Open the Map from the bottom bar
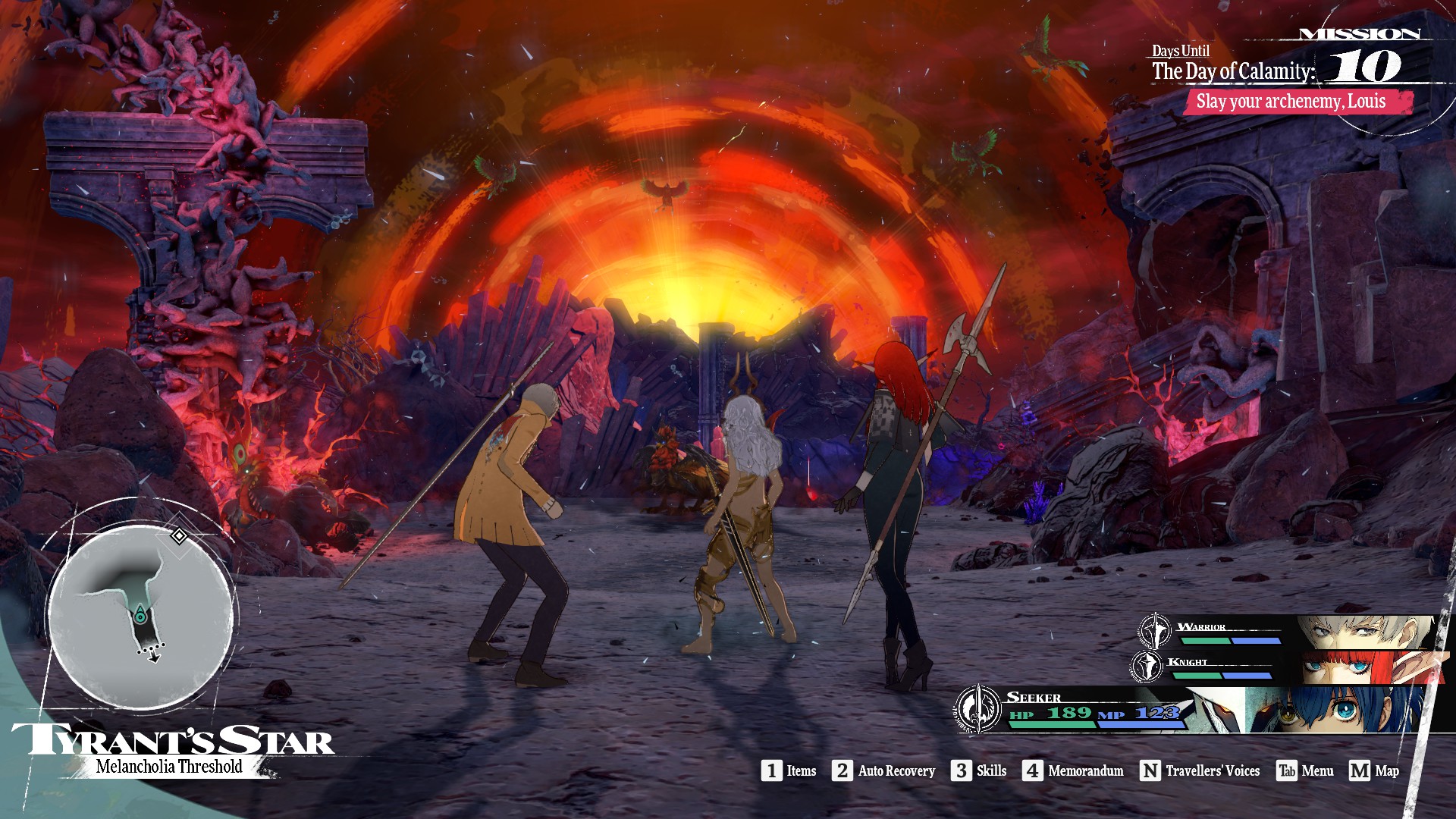 1374,771
